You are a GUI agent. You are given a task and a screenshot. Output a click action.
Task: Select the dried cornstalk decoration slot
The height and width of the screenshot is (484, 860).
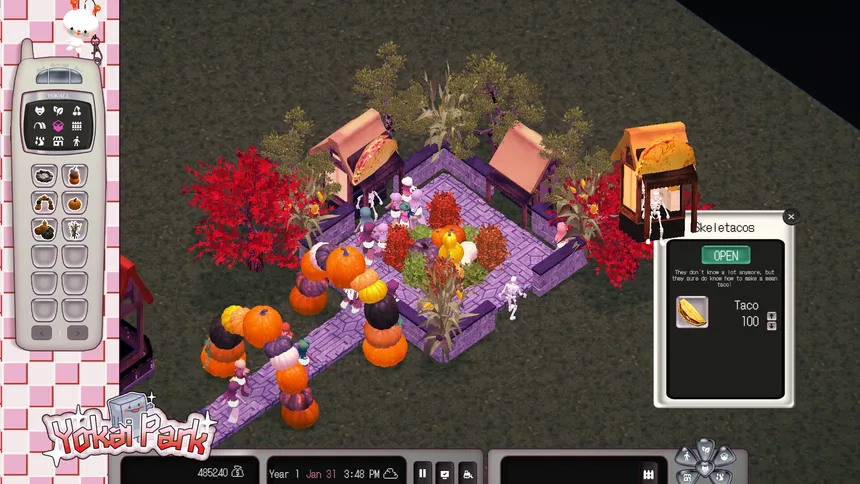pos(75,230)
